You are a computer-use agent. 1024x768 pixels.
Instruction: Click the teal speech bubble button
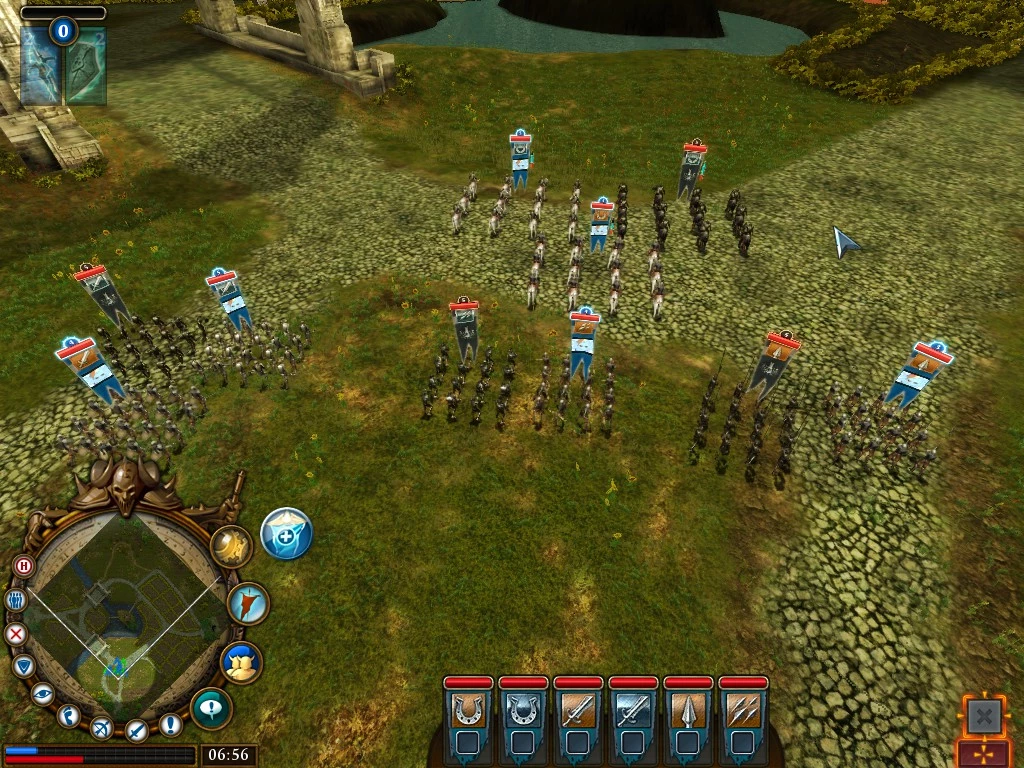coord(211,709)
